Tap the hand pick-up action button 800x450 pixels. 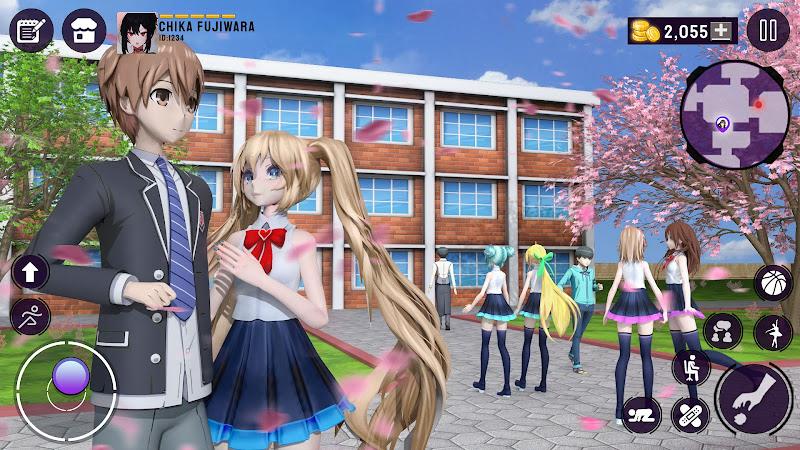tap(754, 400)
